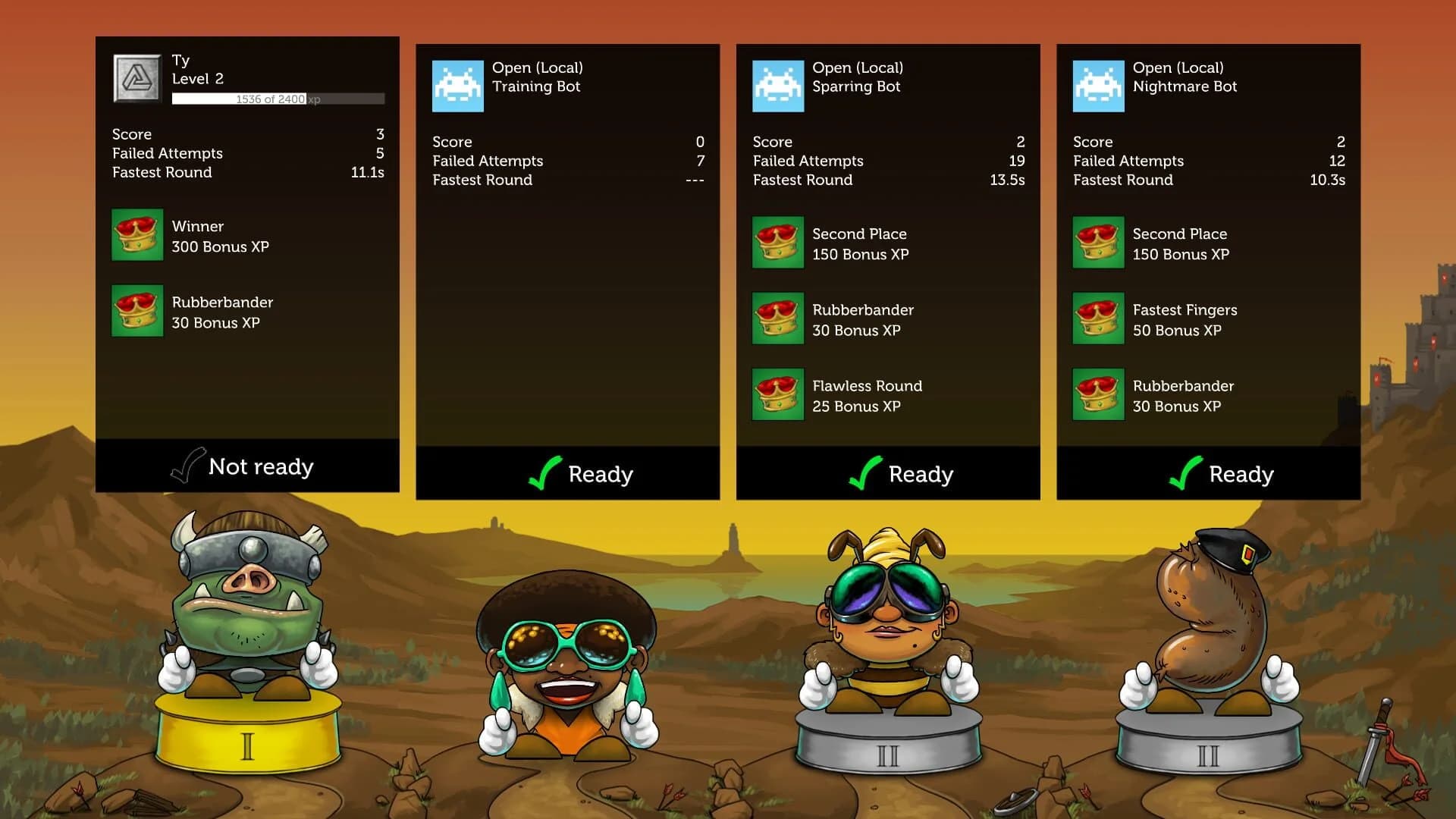Viewport: 1456px width, 819px height.
Task: Select the afro character with green sunglasses
Action: coord(569,645)
